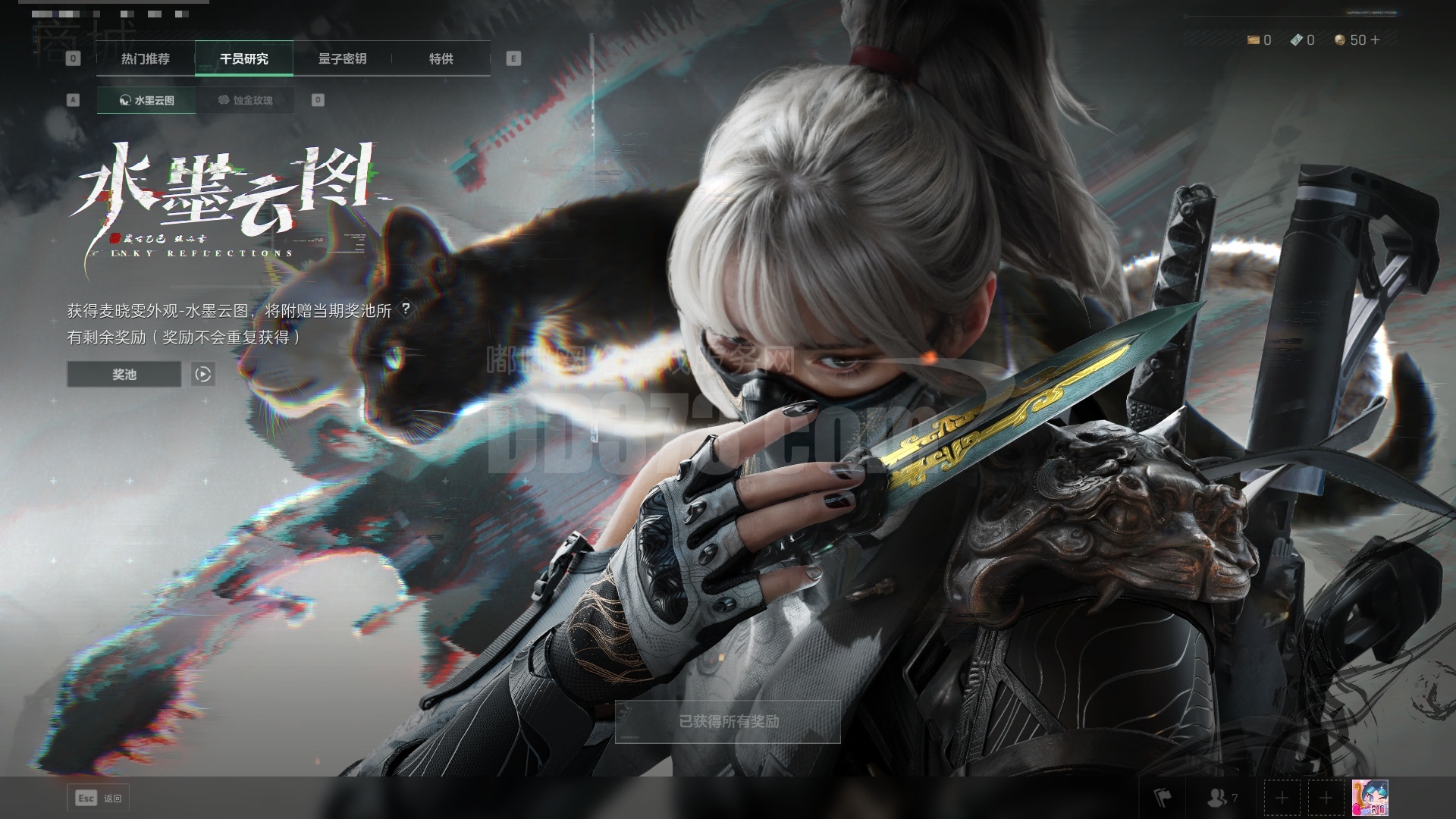The image size is (1456, 819).
Task: Select the 水墨云图 ink-cat sub-tab icon
Action: 124,99
